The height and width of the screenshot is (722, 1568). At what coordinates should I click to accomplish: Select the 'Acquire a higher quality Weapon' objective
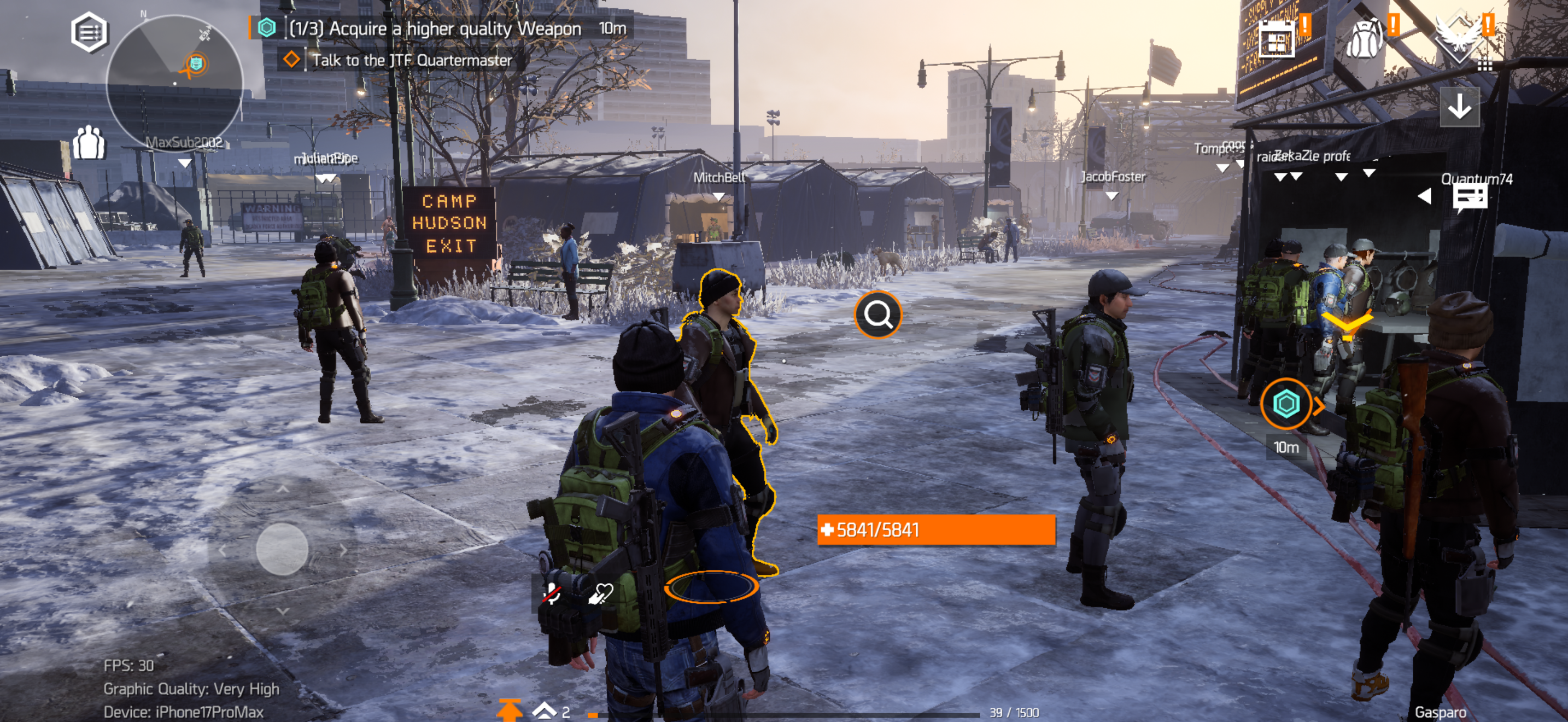click(x=434, y=28)
